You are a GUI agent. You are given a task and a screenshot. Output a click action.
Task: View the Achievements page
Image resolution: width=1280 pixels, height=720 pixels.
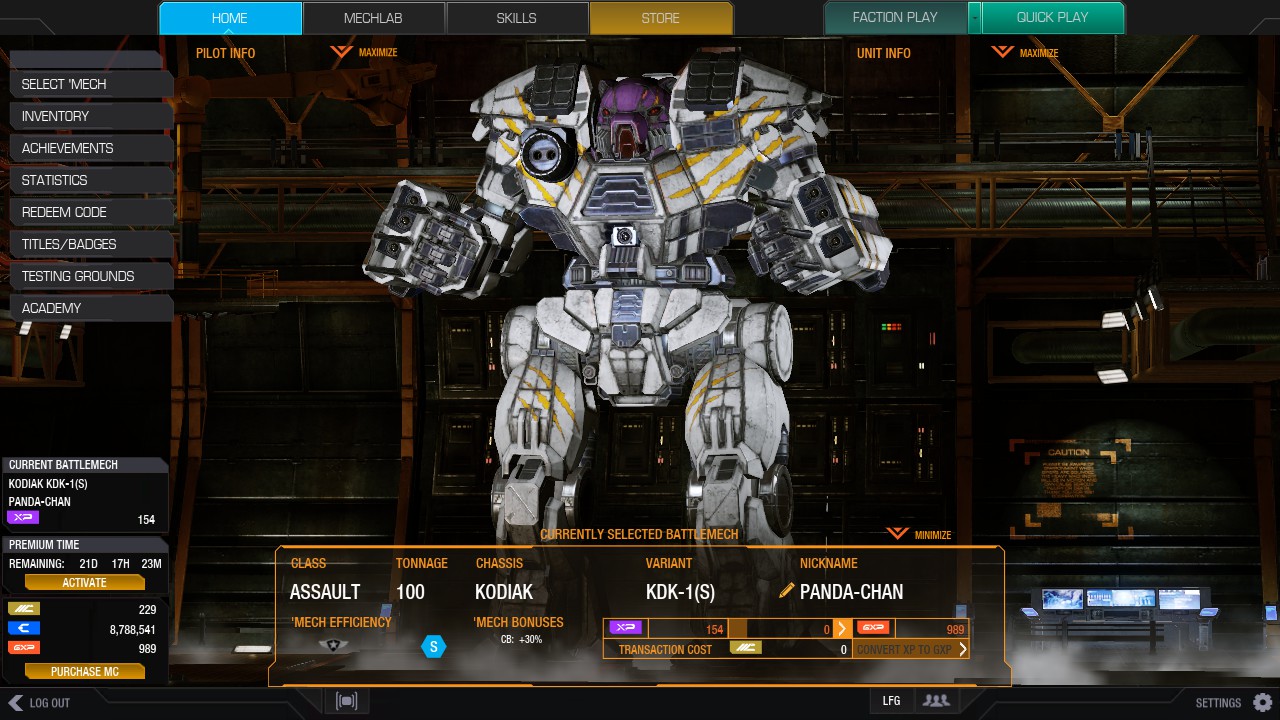(x=90, y=148)
